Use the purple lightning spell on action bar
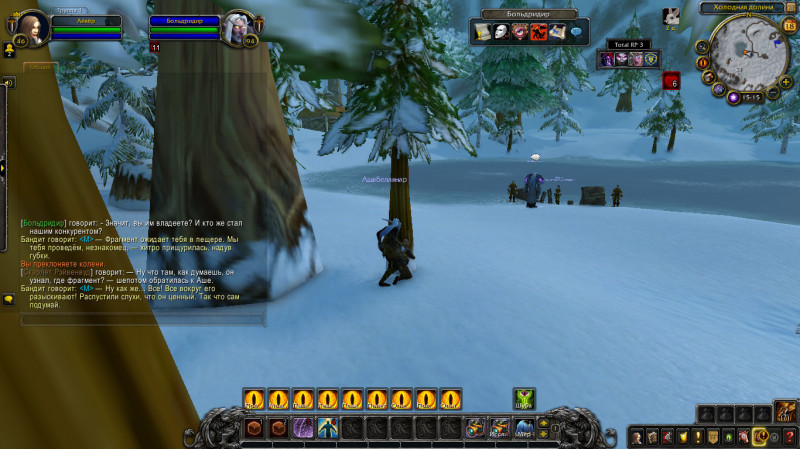This screenshot has width=800, height=449. (303, 428)
